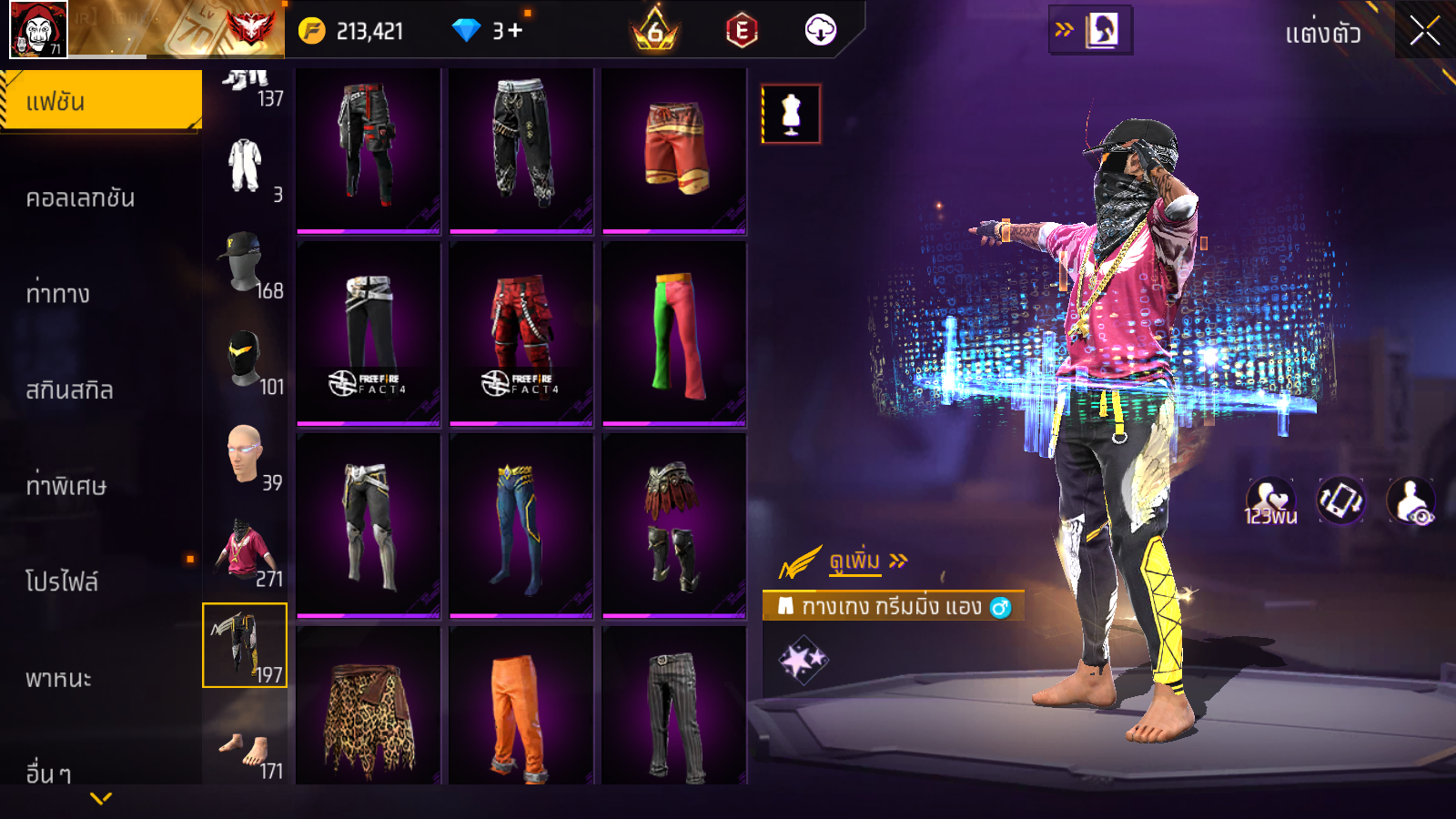Switch to the ท่าทาง emotes section
Screen dimensions: 1456x819
coord(58,294)
